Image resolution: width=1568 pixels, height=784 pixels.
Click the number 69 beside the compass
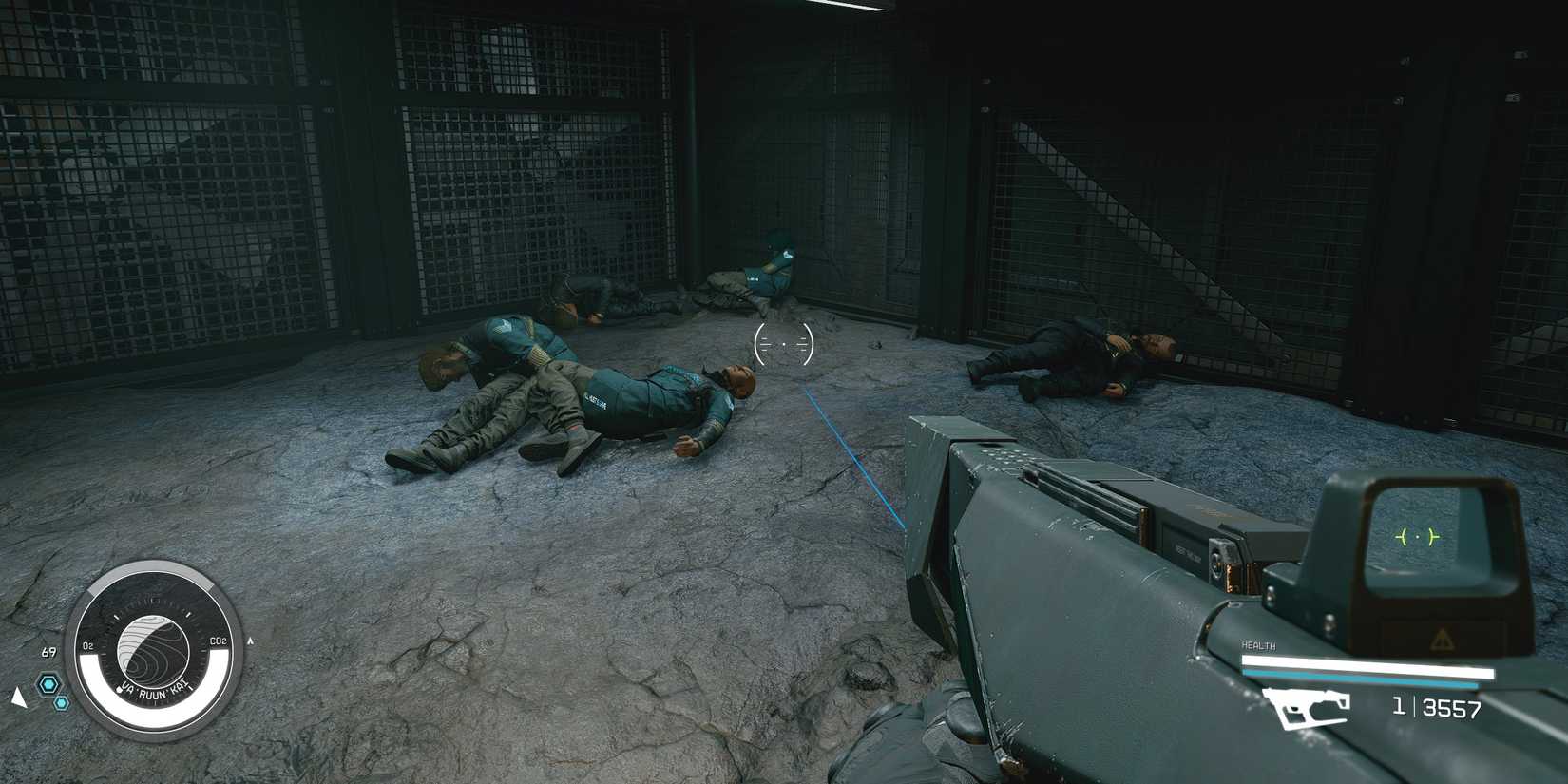48,652
